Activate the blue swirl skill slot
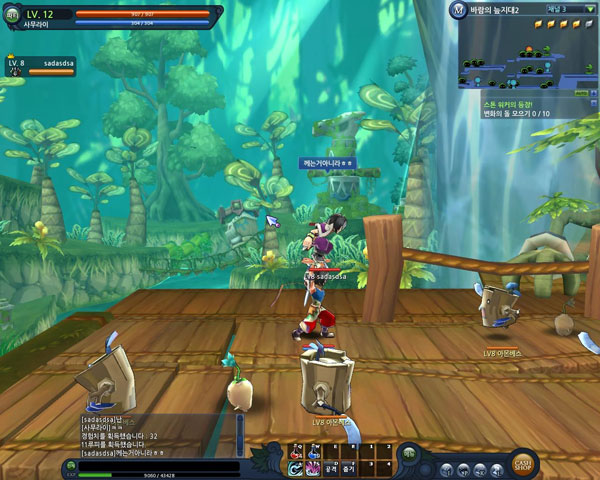 (297, 467)
